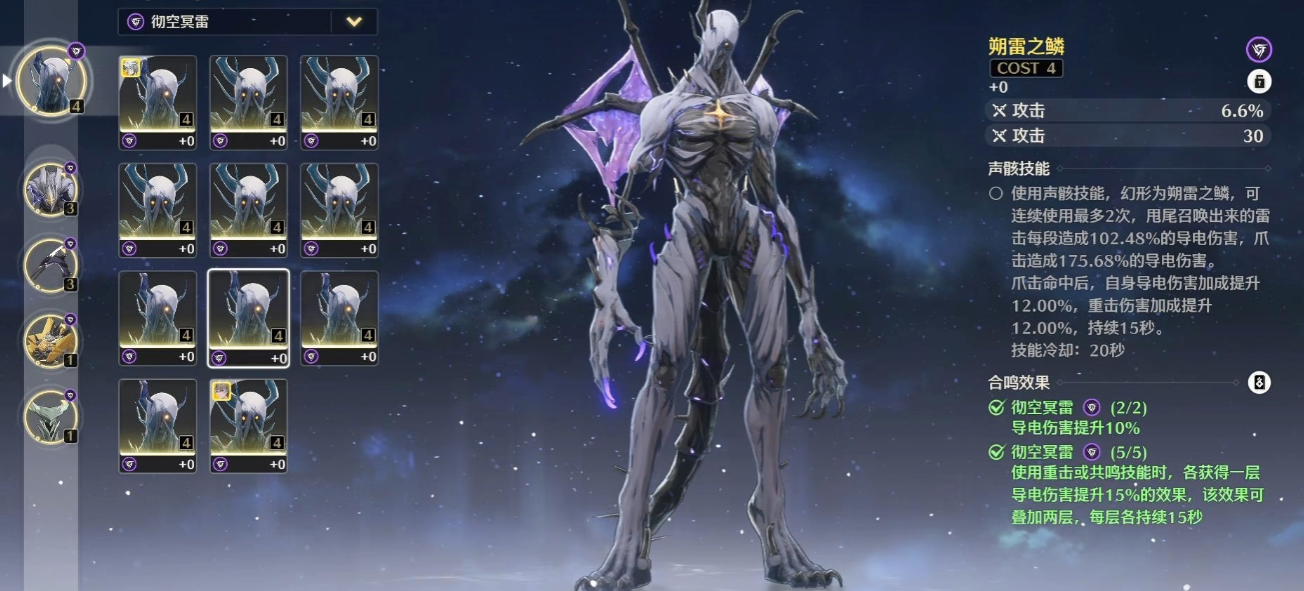Open the 彻空冥雷 sonata filter dropdown

354,22
